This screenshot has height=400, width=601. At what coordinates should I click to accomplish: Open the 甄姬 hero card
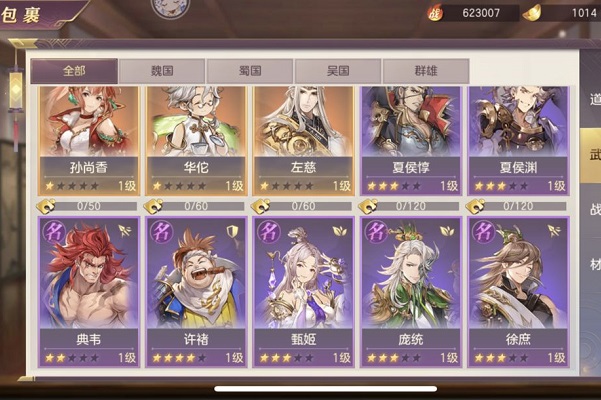pos(303,290)
